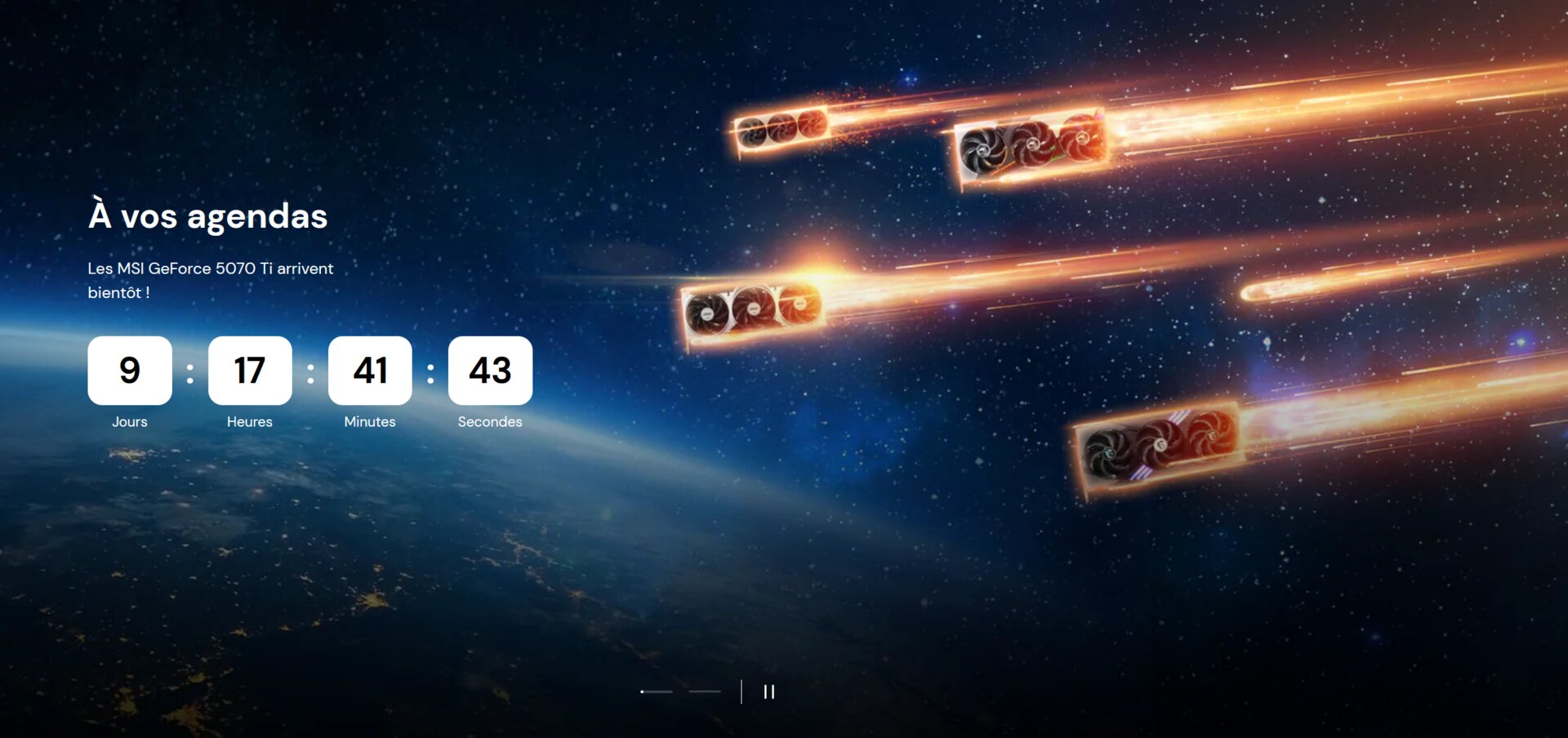Pause the banner slideshow
Viewport: 1568px width, 738px height.
pyautogui.click(x=768, y=691)
